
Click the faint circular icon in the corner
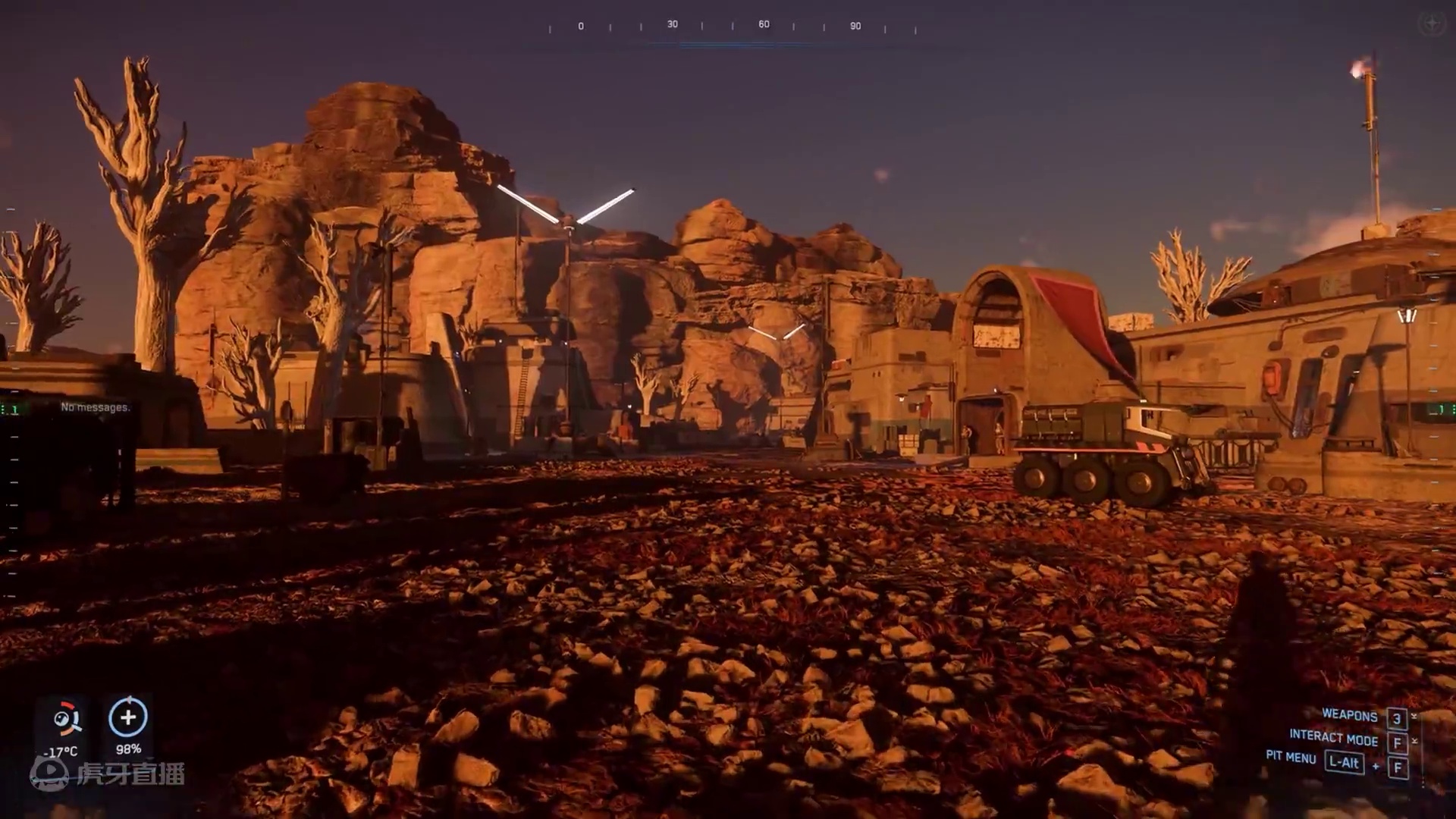1431,24
